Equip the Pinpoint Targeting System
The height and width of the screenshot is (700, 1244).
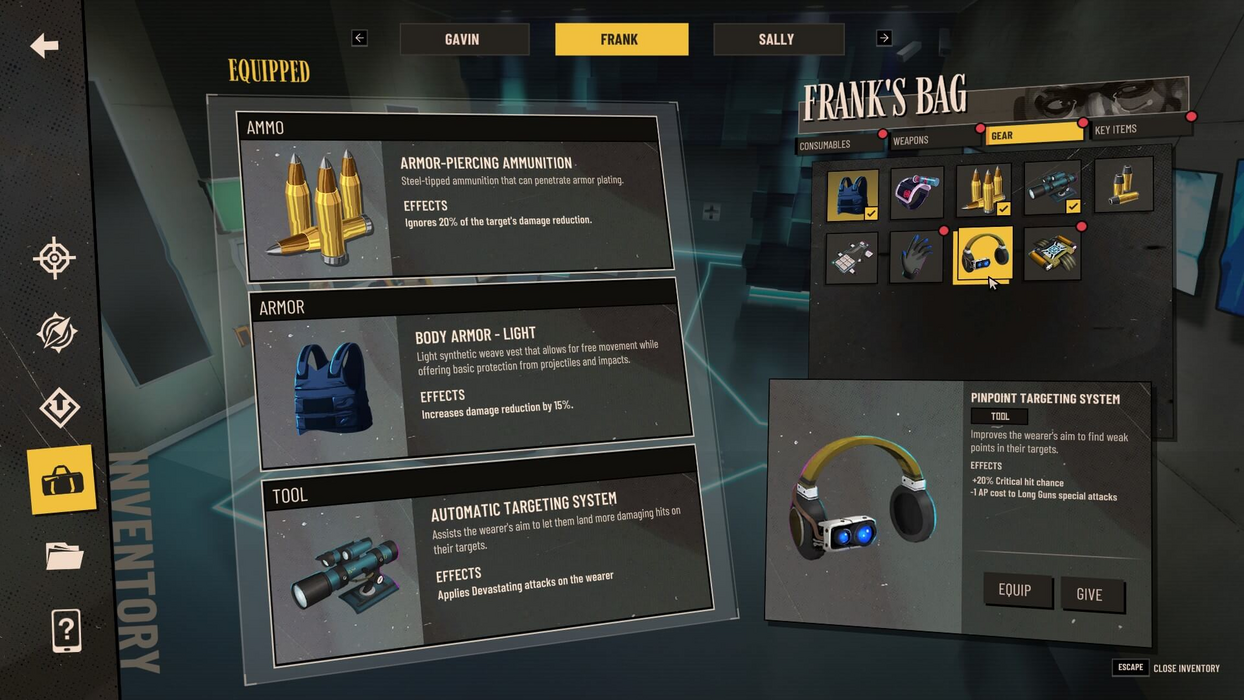point(1014,590)
